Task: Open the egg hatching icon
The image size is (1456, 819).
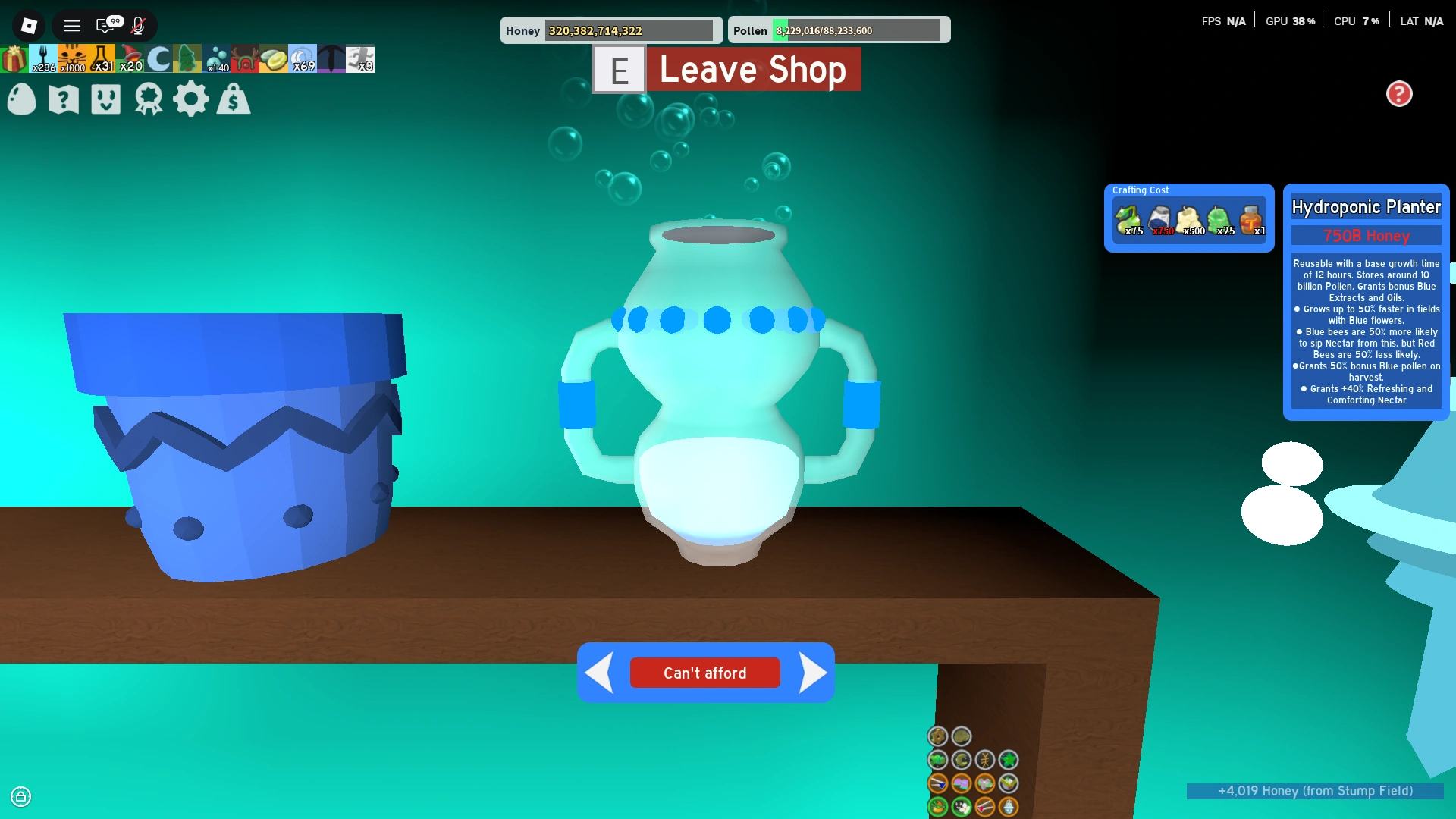Action: pyautogui.click(x=22, y=99)
